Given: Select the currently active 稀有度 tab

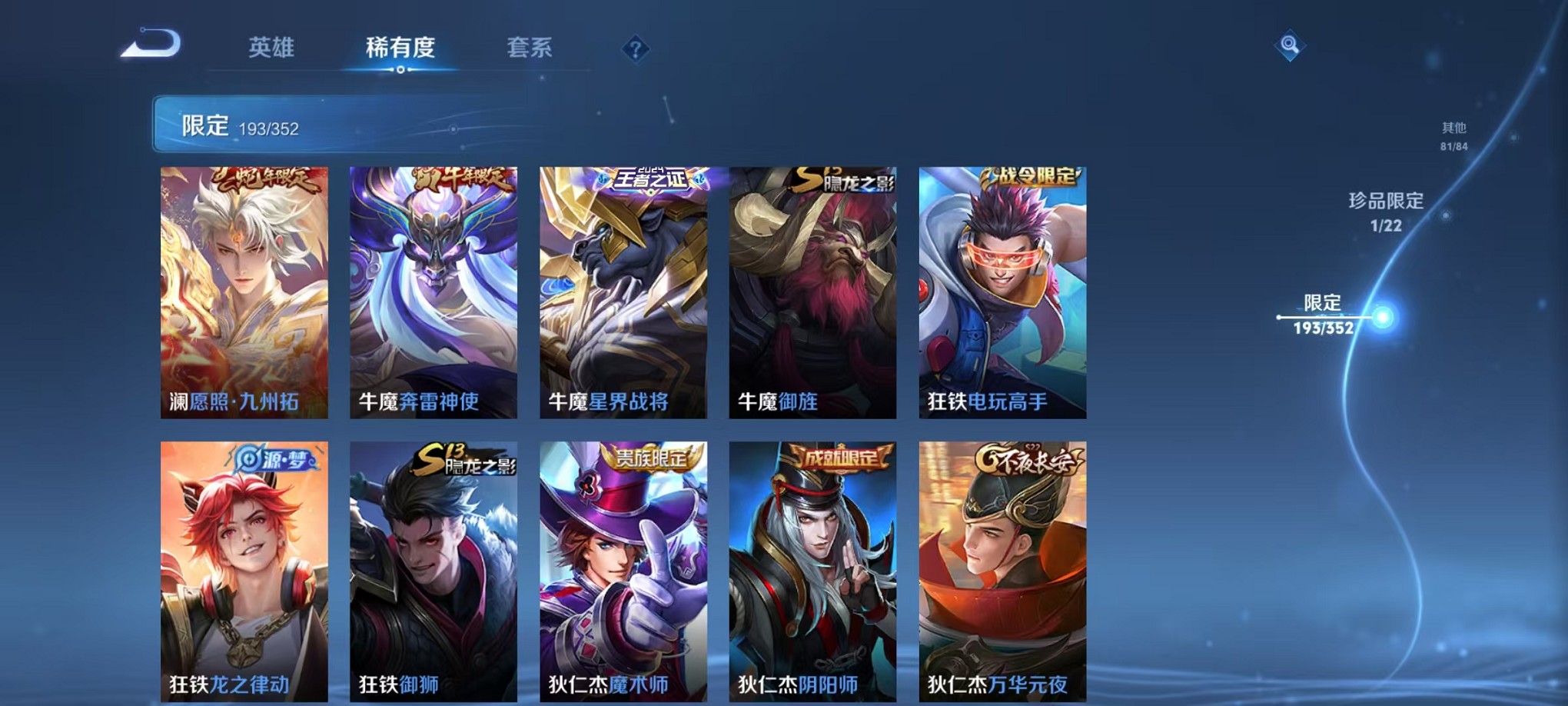Looking at the screenshot, I should tap(399, 49).
